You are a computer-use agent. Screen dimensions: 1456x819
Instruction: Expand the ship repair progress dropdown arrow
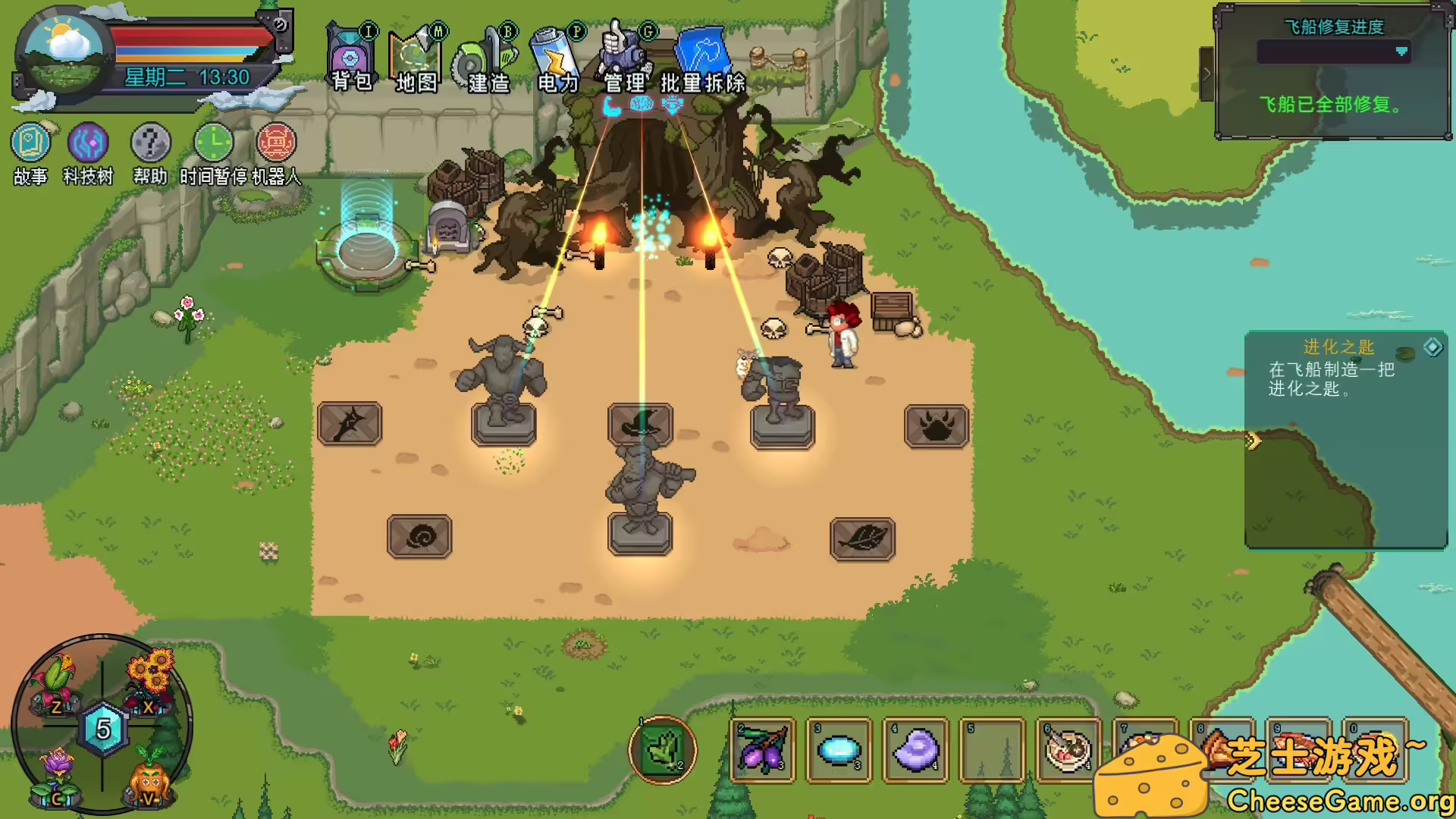point(1401,52)
